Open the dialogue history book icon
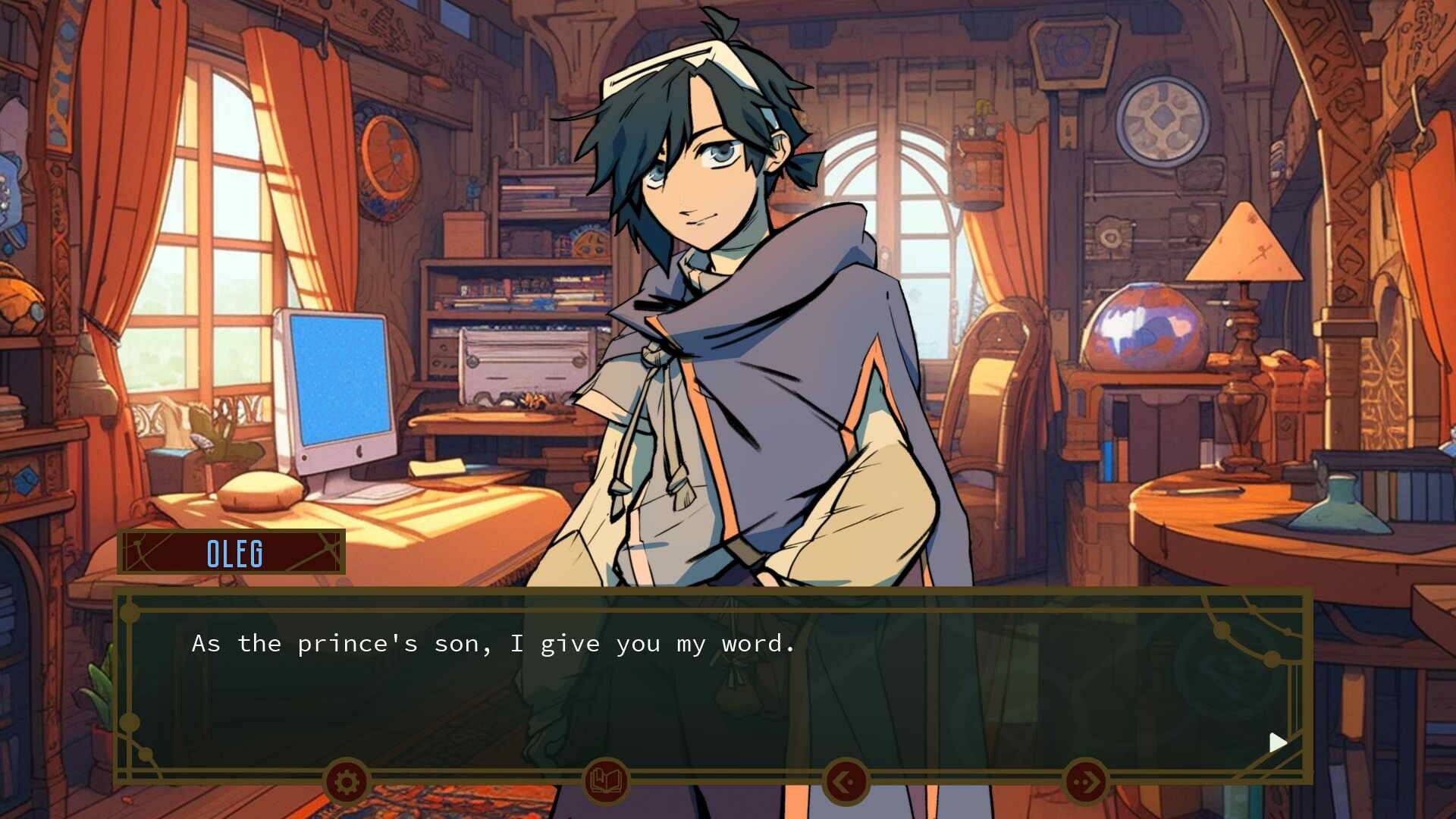 tap(607, 779)
